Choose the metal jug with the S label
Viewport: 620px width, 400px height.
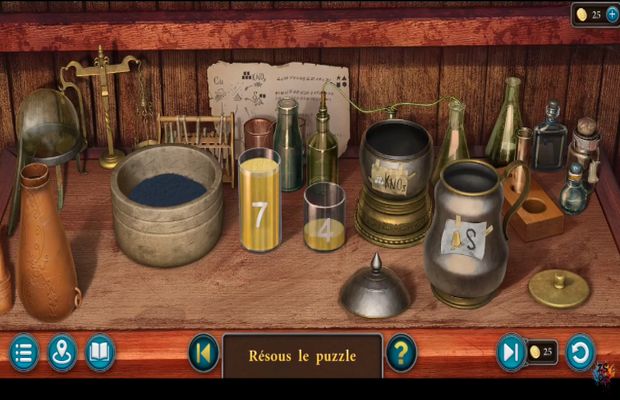coord(463,236)
